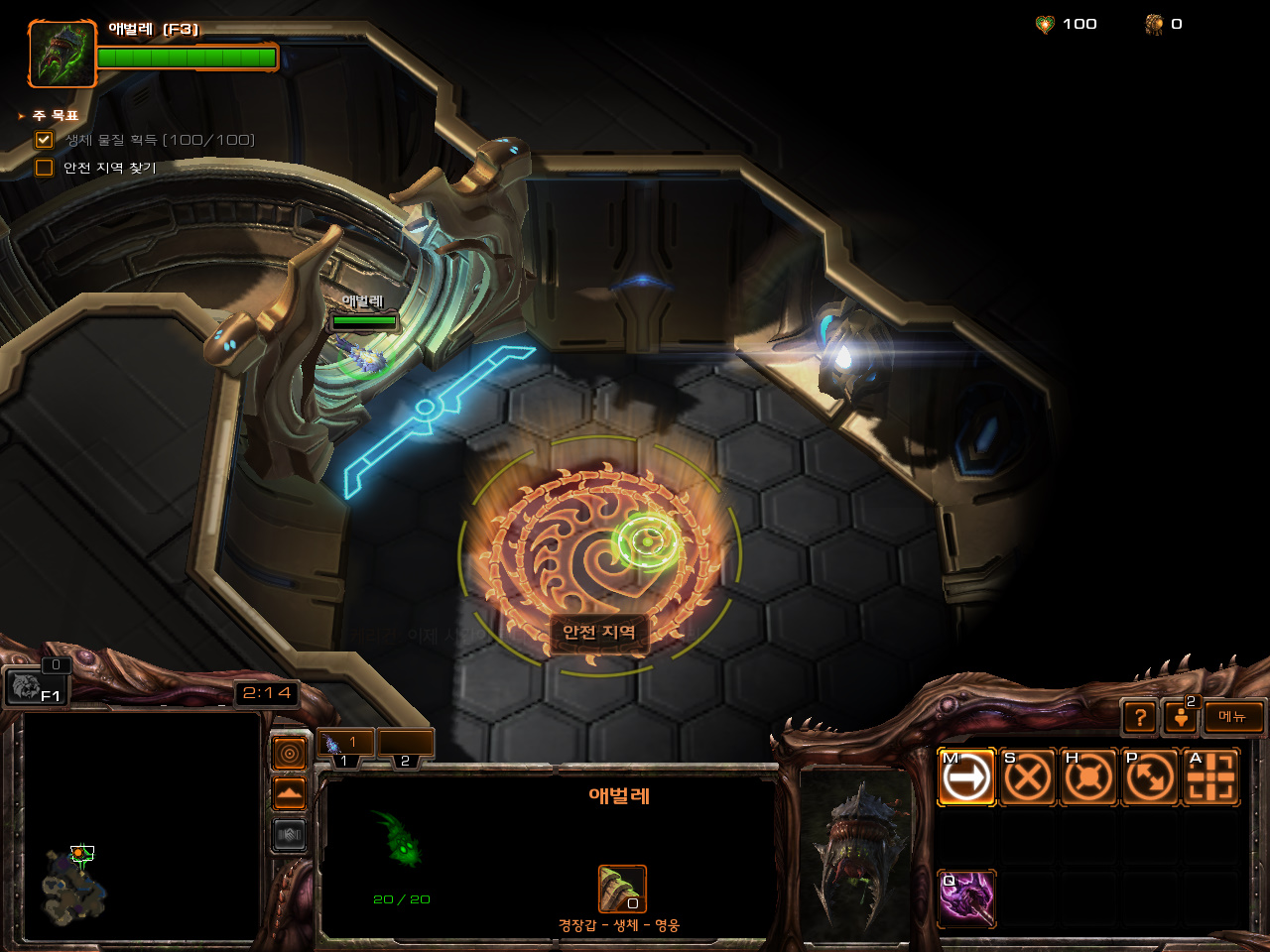This screenshot has width=1270, height=952.
Task: Click the 안전 지역 찾기 objective
Action: click(109, 168)
